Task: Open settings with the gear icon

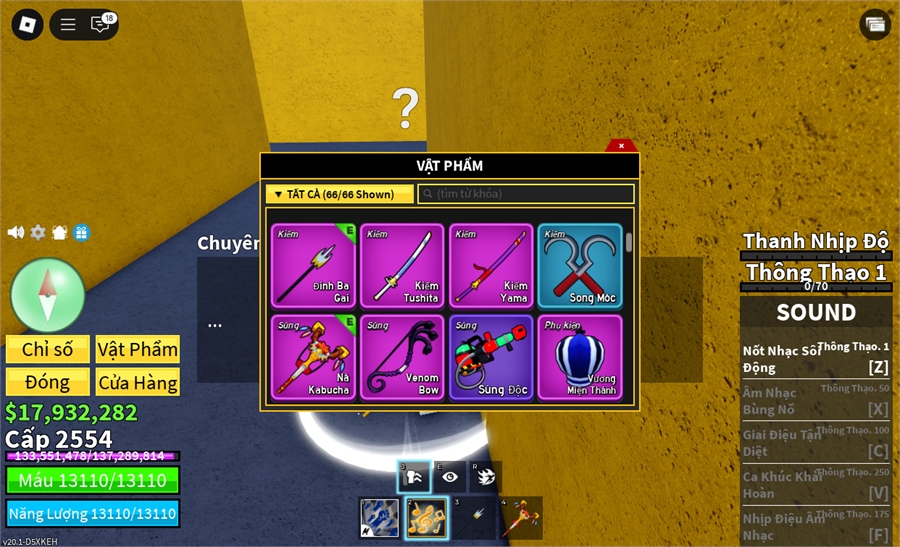Action: click(x=38, y=232)
